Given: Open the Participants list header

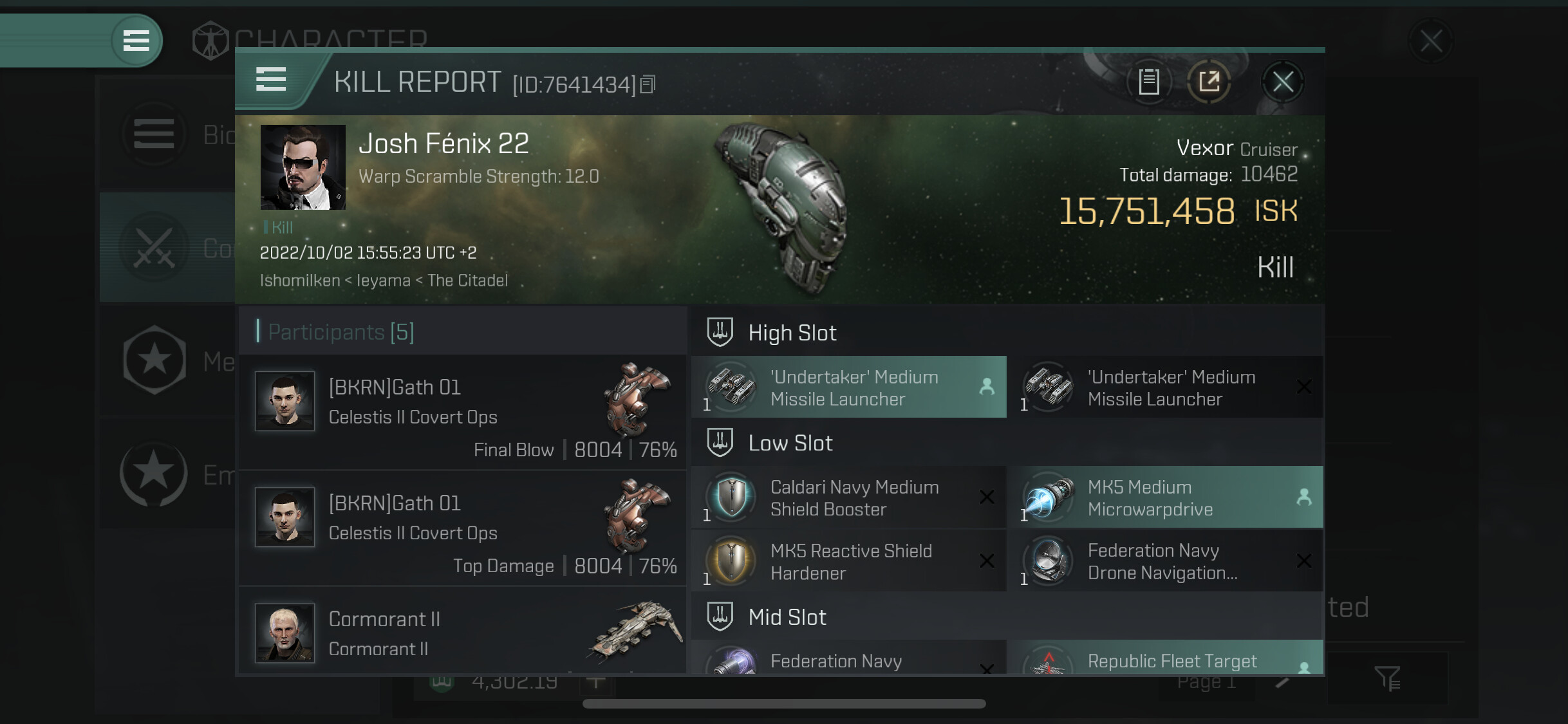Looking at the screenshot, I should pos(341,332).
